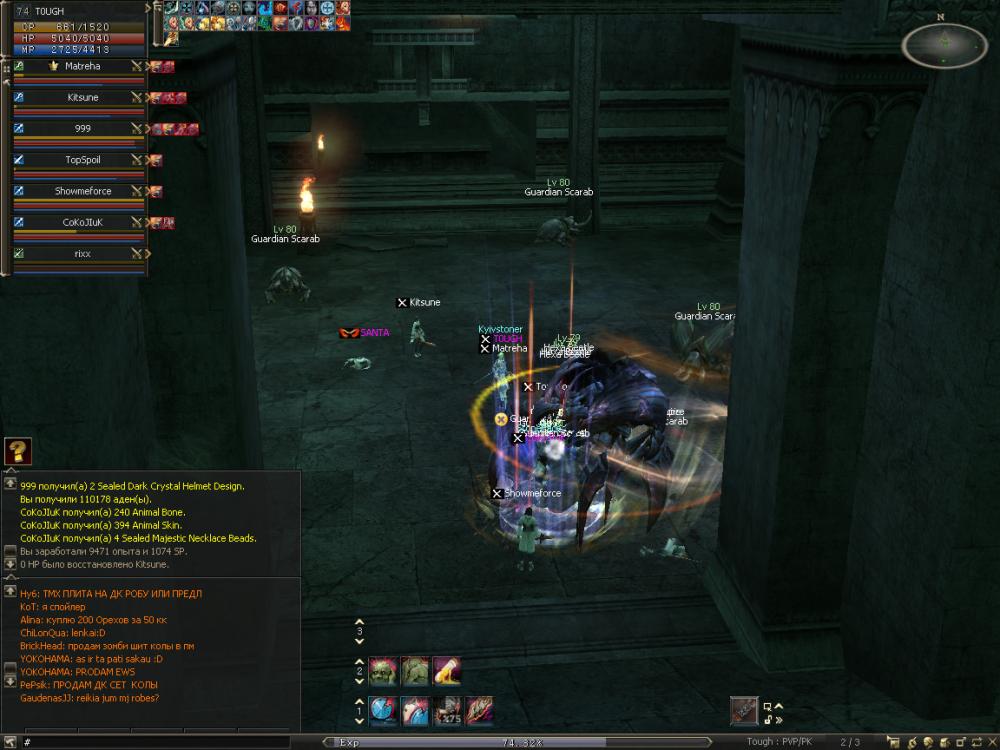Use the yellow scroll item on hotbar
Screen dimensions: 1000x750
point(447,669)
